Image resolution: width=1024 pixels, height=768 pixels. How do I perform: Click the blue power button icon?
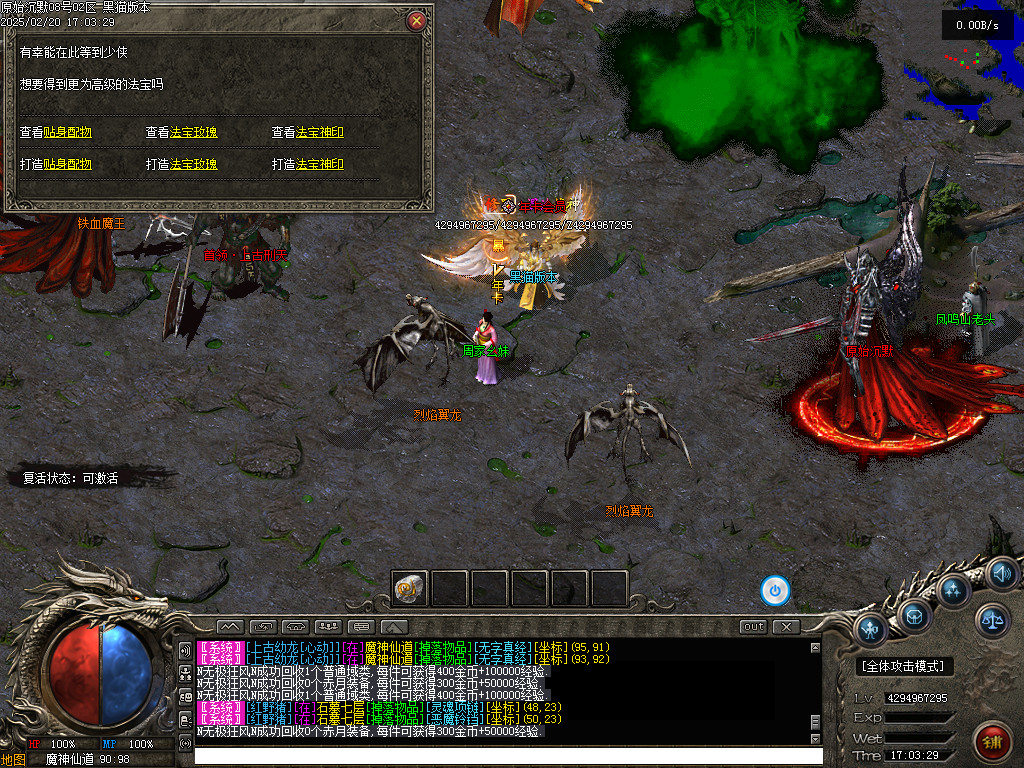point(775,590)
